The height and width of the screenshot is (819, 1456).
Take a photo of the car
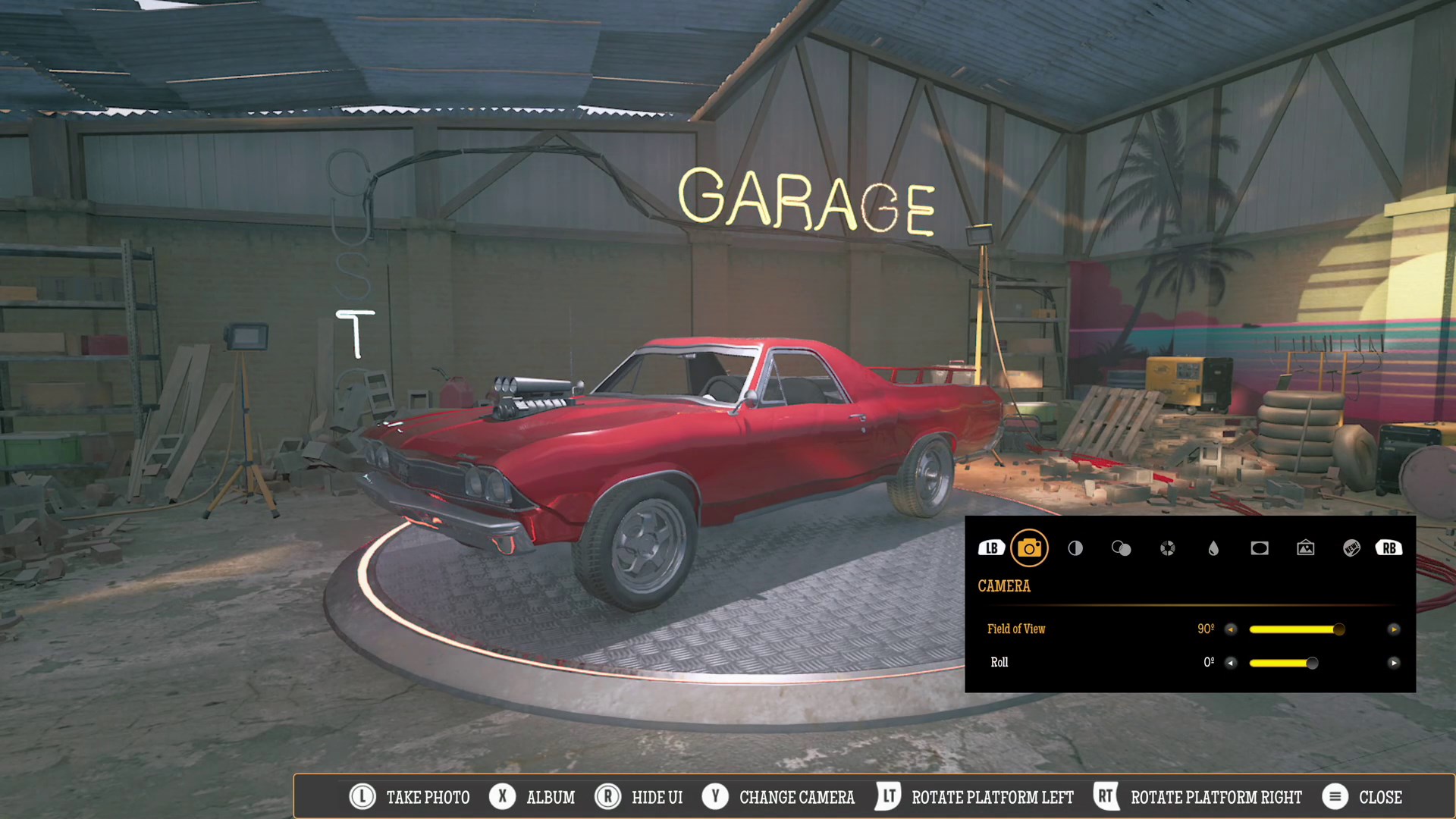[x=410, y=797]
